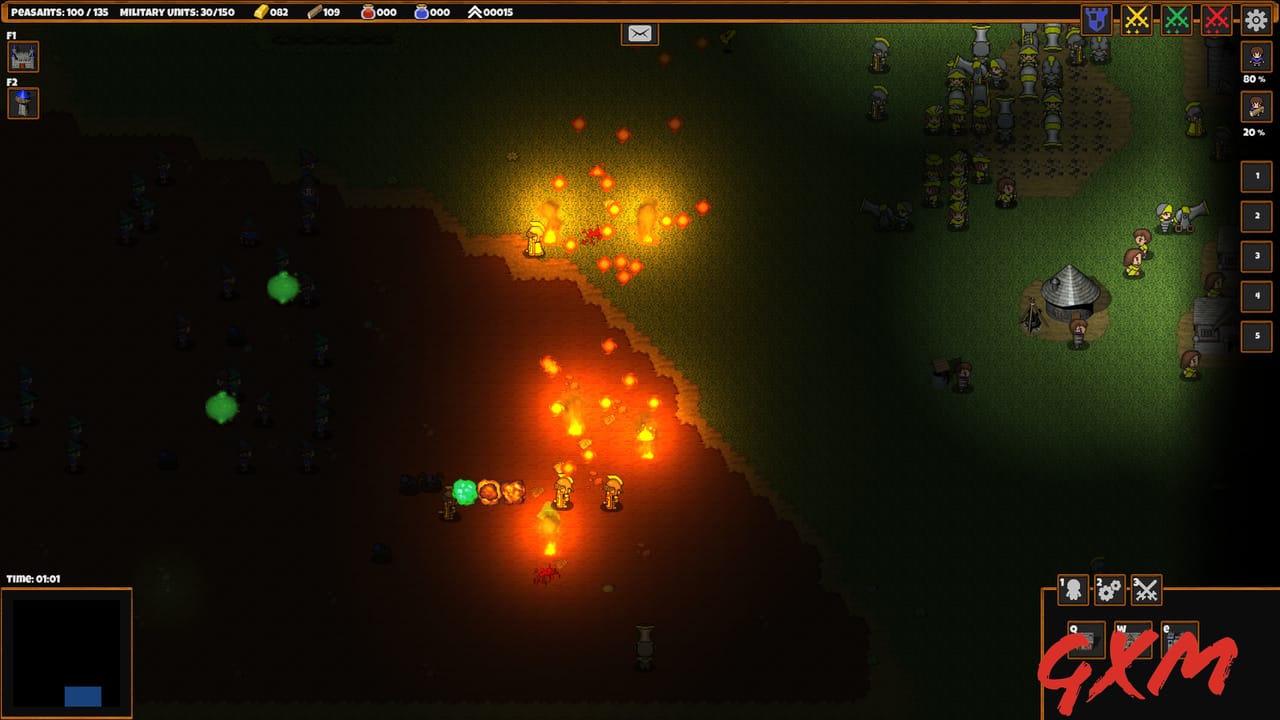Viewport: 1280px width, 720px height.
Task: Select the F1 castle building icon
Action: click(x=22, y=57)
